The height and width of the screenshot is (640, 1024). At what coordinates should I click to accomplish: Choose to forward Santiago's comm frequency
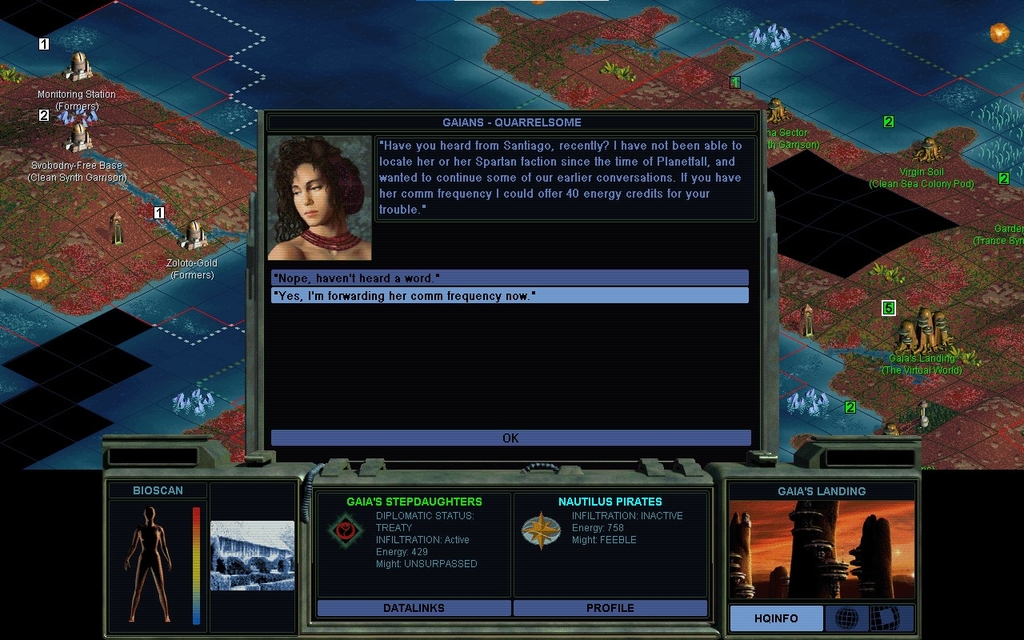pyautogui.click(x=510, y=295)
